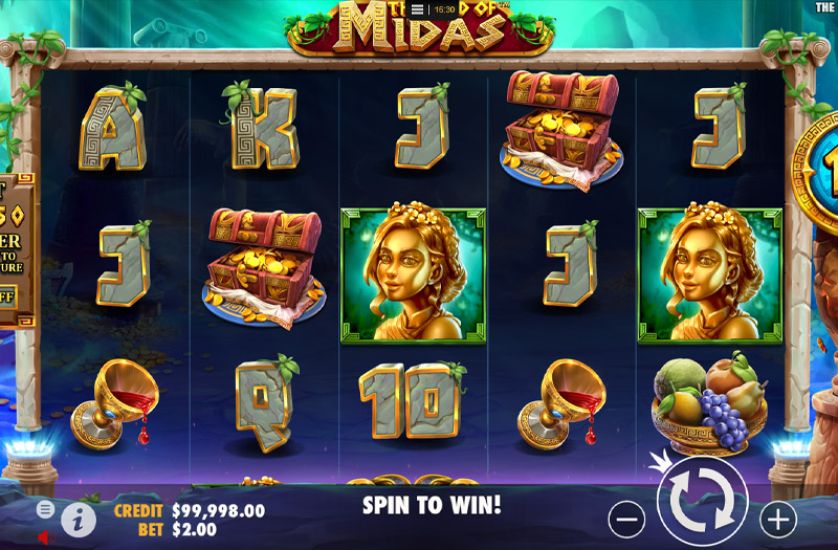Open the hamburger settings menu
Image resolution: width=838 pixels, height=550 pixels.
46,509
